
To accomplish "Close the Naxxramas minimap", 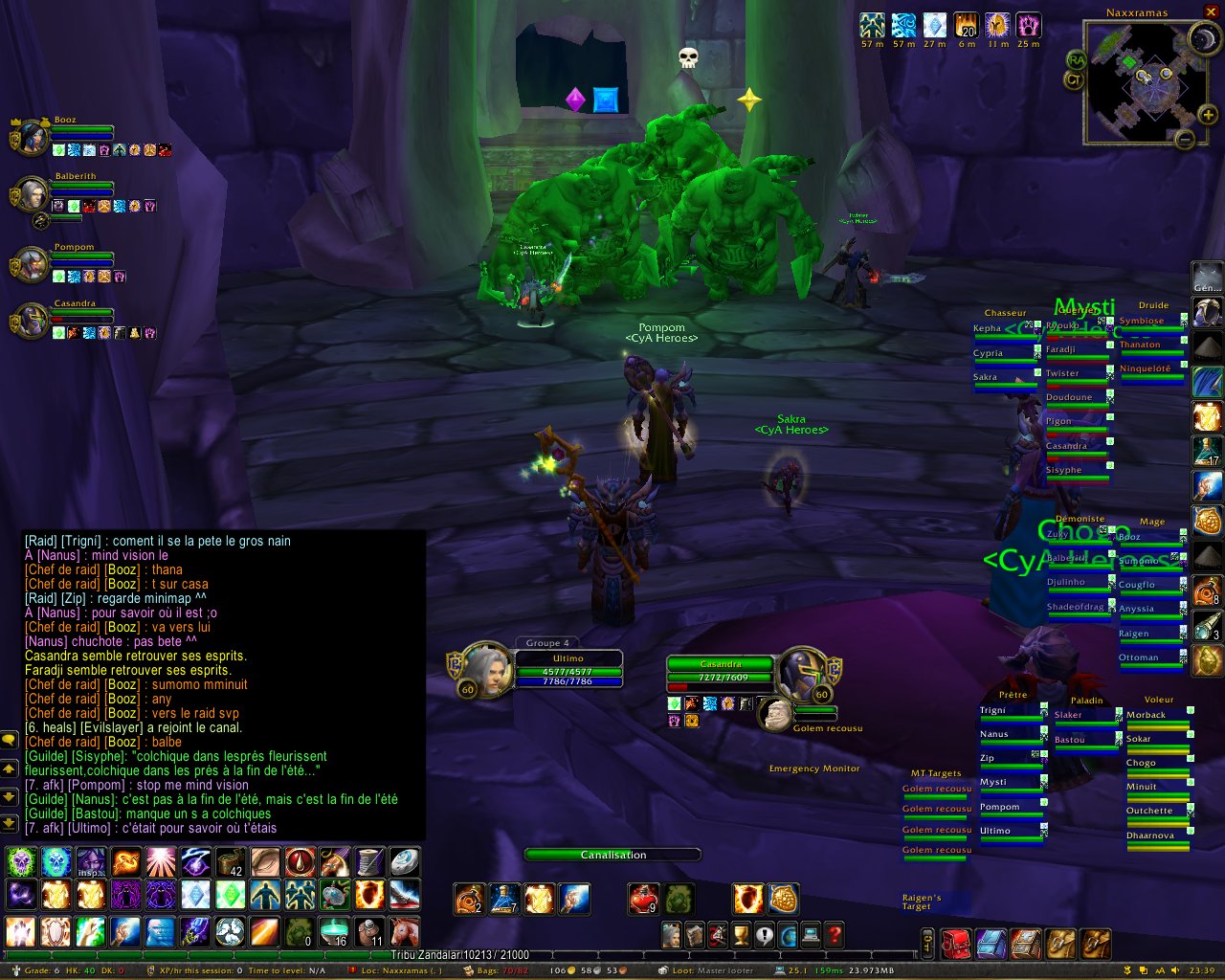I will [x=1211, y=12].
